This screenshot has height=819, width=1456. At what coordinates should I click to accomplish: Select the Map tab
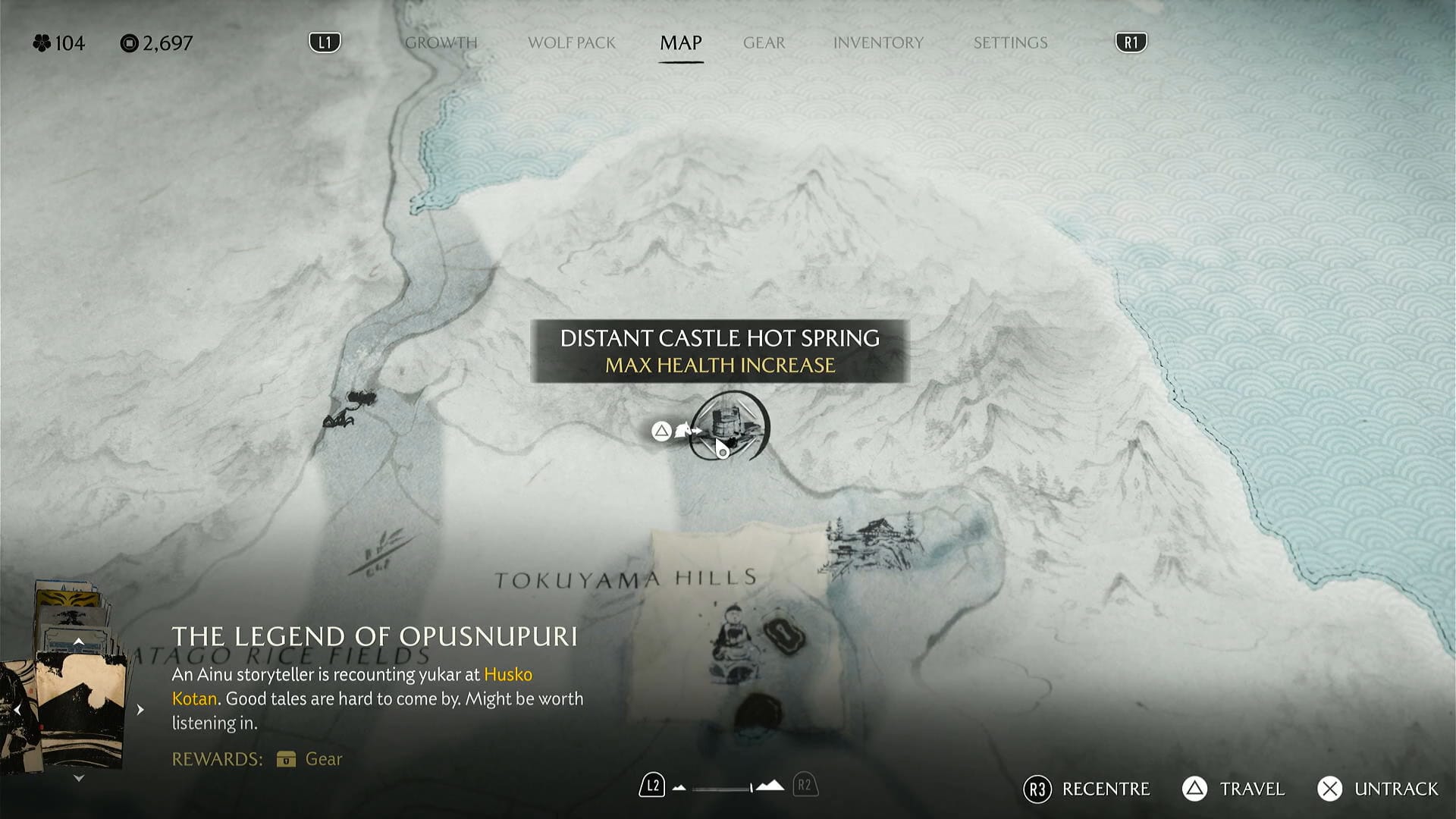(680, 43)
